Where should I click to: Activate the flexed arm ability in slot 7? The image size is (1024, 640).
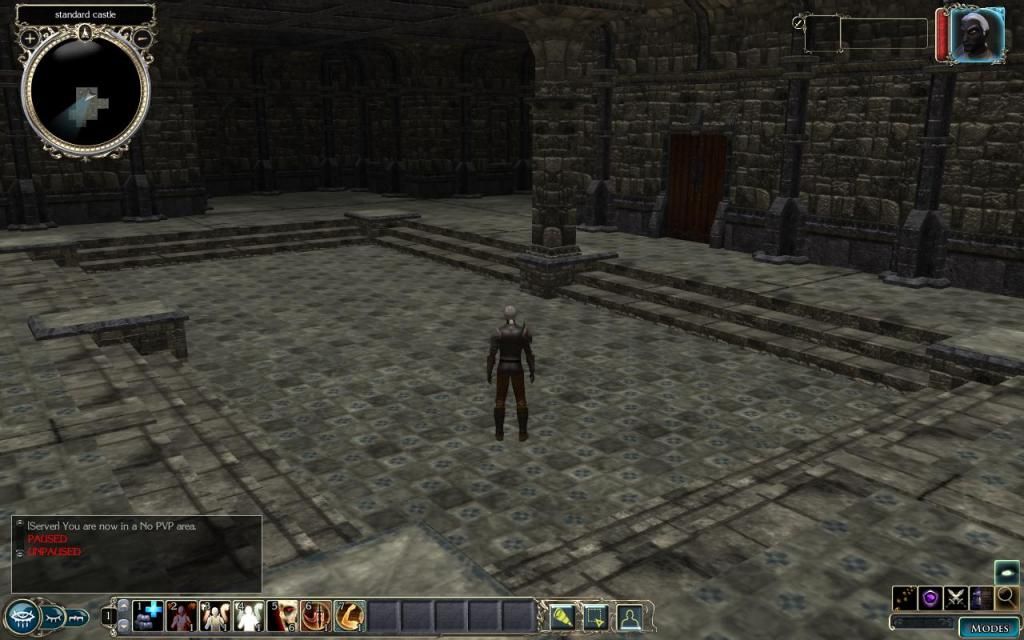(349, 615)
